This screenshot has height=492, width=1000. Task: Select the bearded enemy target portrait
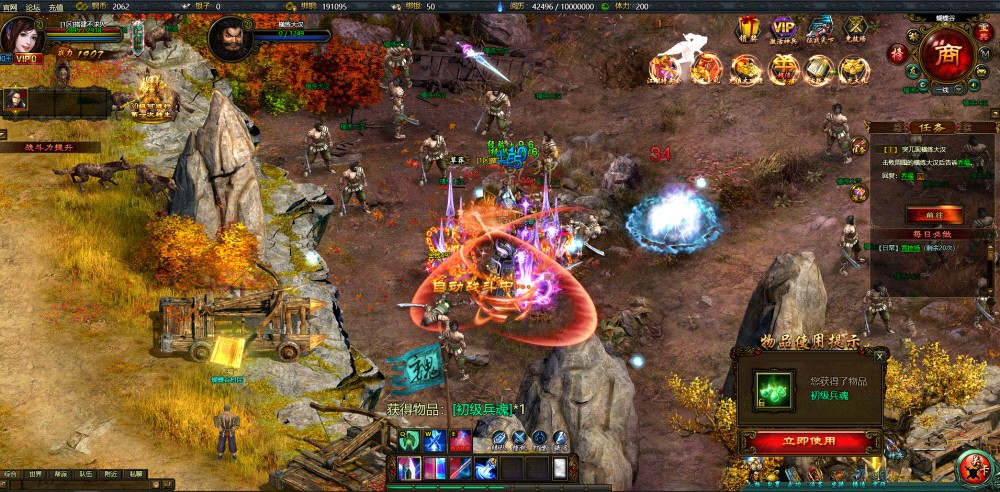pos(229,39)
